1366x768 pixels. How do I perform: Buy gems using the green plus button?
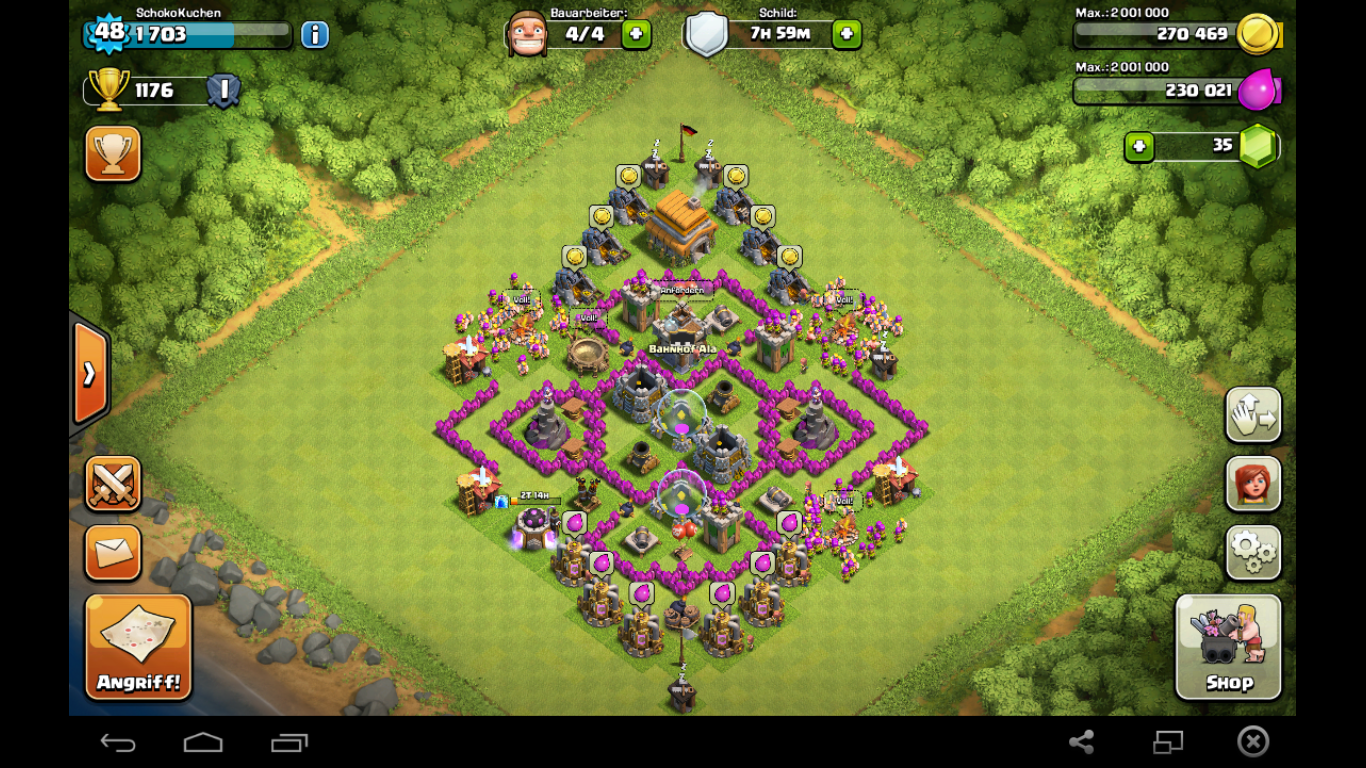coord(1139,147)
